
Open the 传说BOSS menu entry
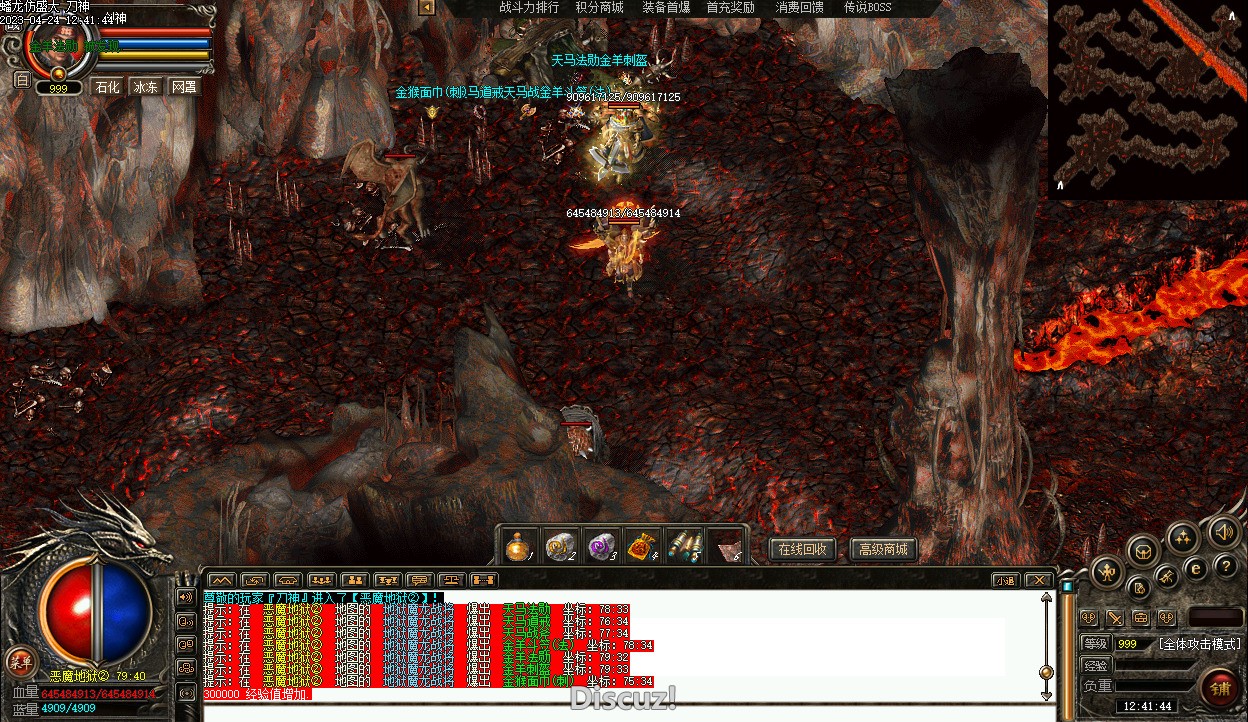point(867,8)
